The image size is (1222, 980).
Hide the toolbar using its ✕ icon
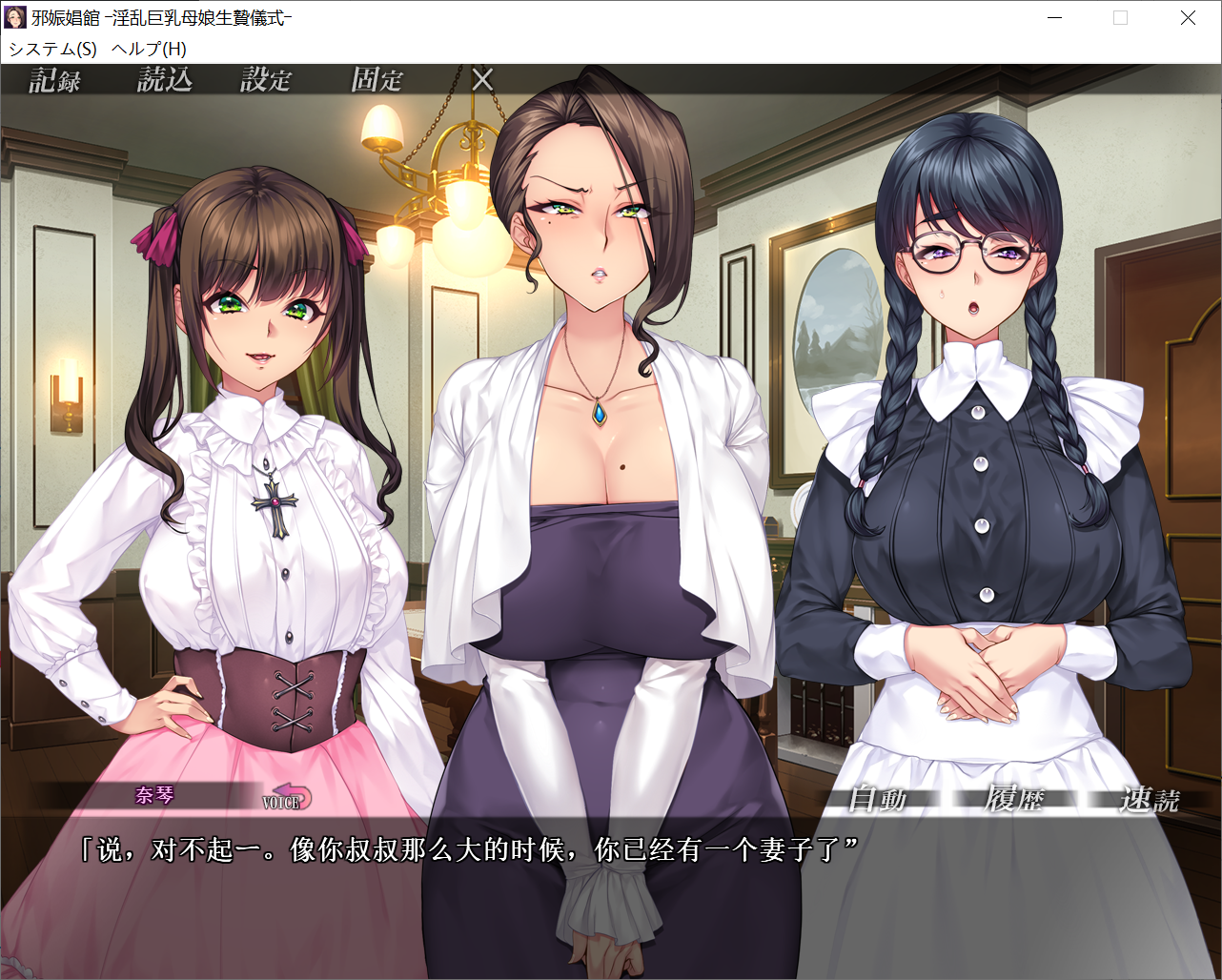pos(482,80)
